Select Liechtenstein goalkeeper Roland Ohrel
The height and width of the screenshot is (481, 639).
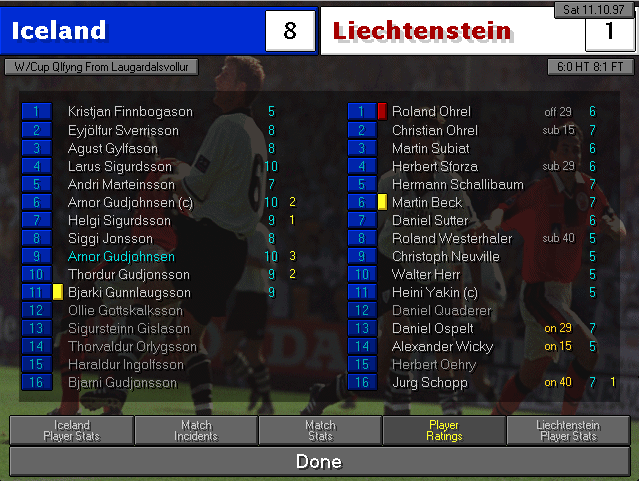pos(431,112)
